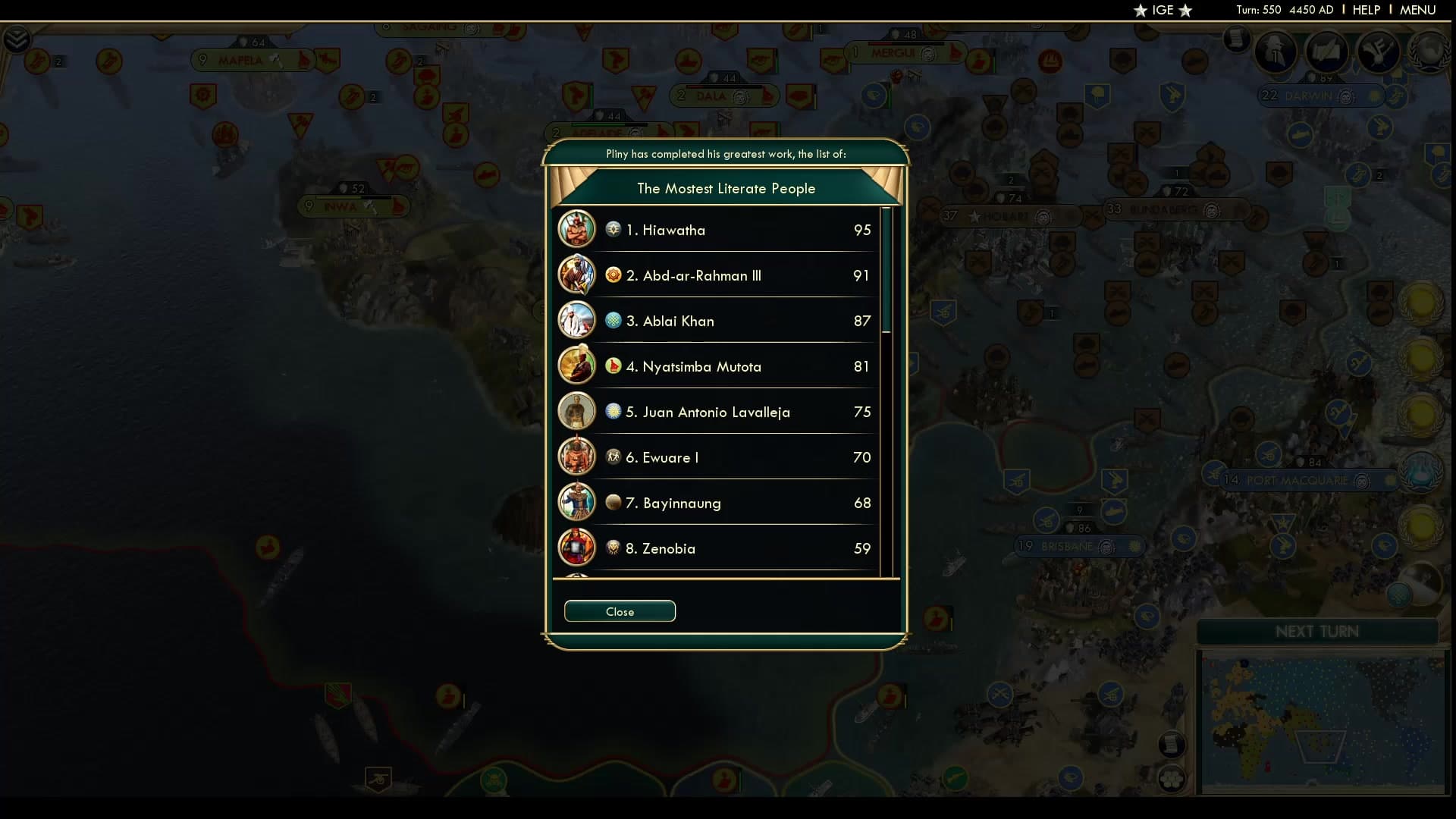Open the game MENU

pyautogui.click(x=1417, y=10)
